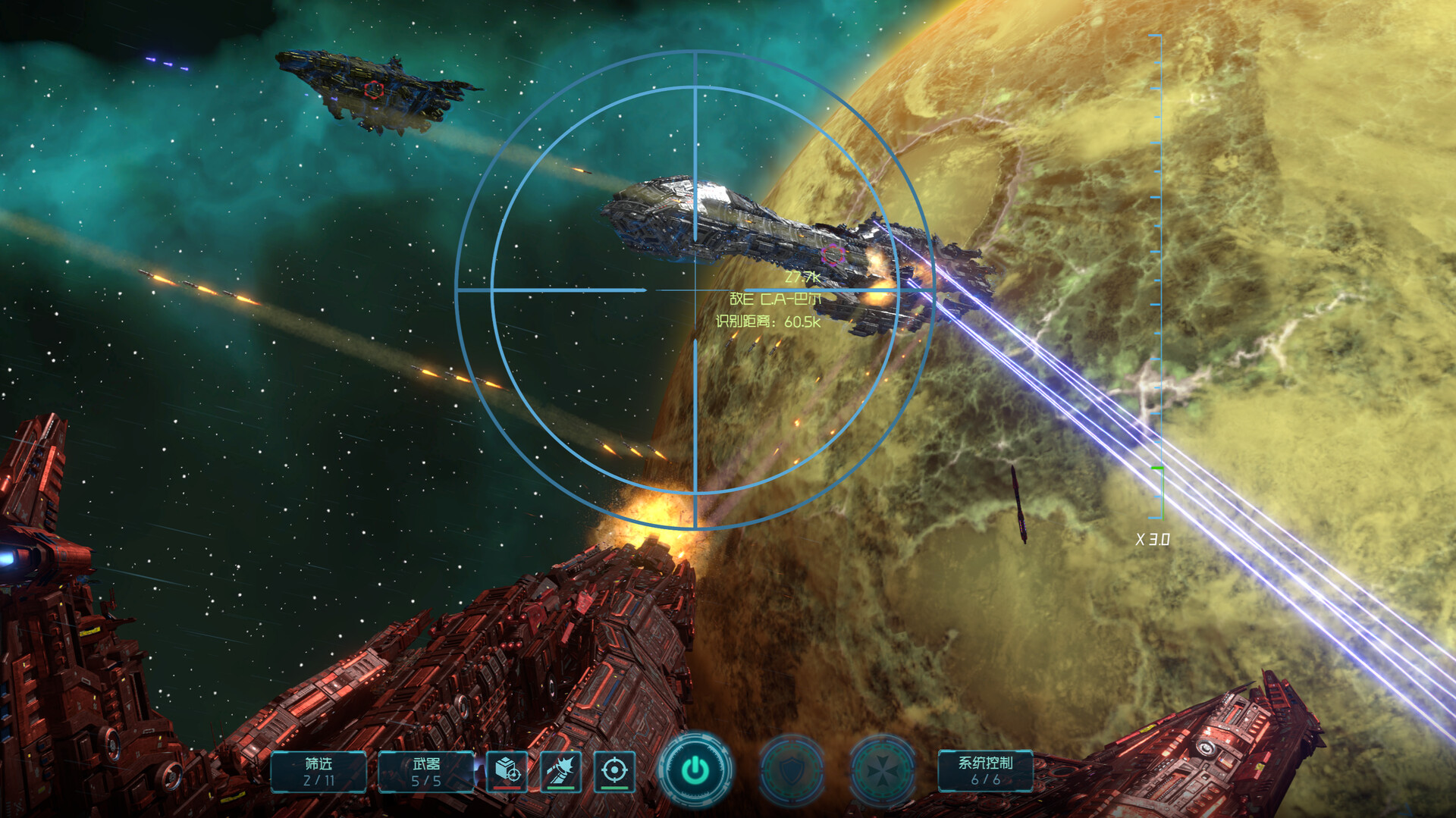Adjust the X 3.0 zoom scale slider
The height and width of the screenshot is (818, 1456).
point(1157,470)
